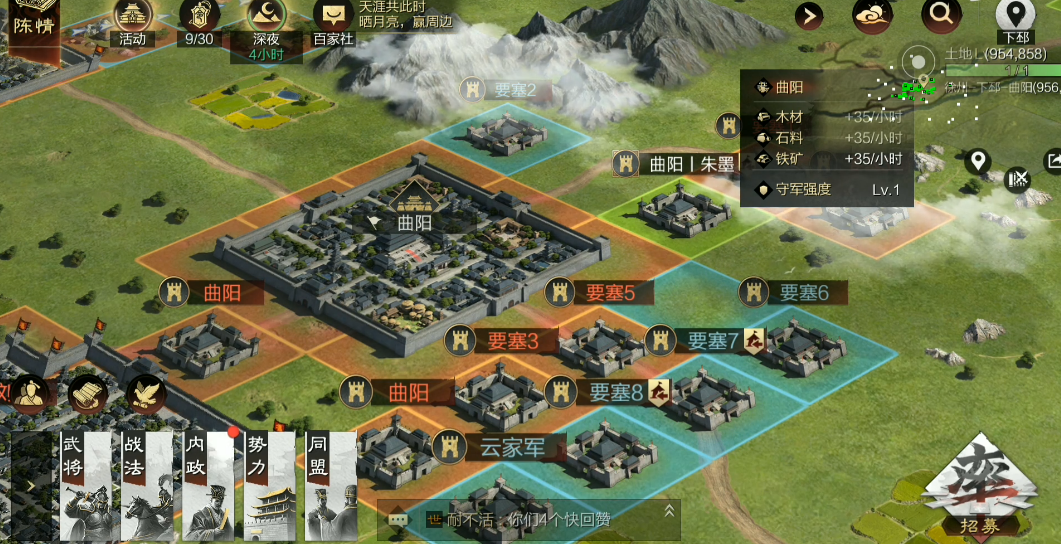
Task: Open the 同盟 alliance menu
Action: click(x=330, y=487)
